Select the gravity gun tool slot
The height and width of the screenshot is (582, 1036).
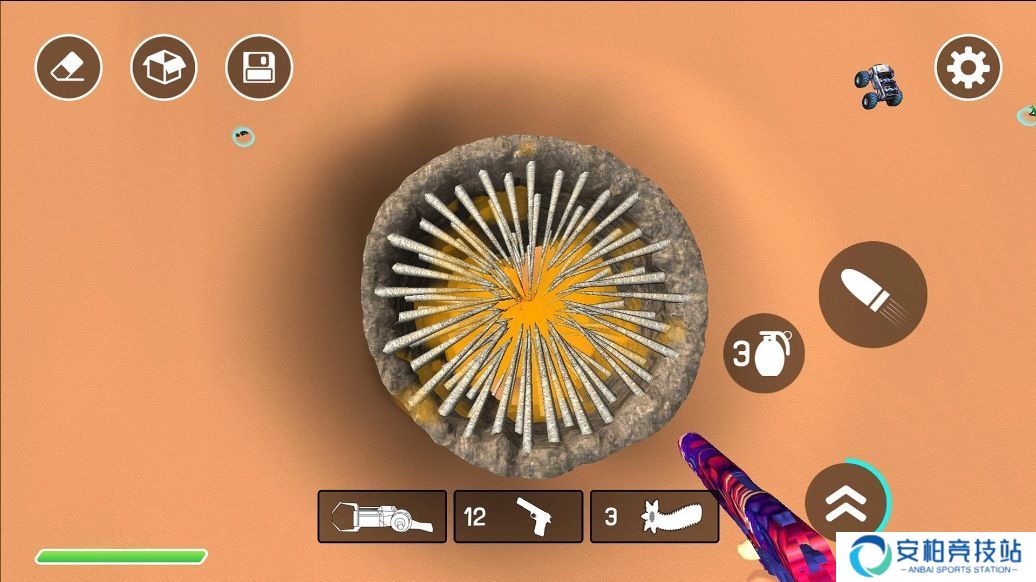[x=382, y=516]
